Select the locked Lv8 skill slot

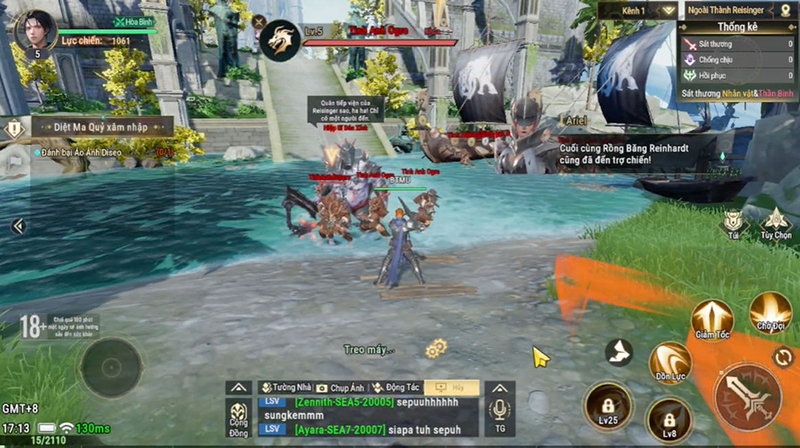[668, 418]
